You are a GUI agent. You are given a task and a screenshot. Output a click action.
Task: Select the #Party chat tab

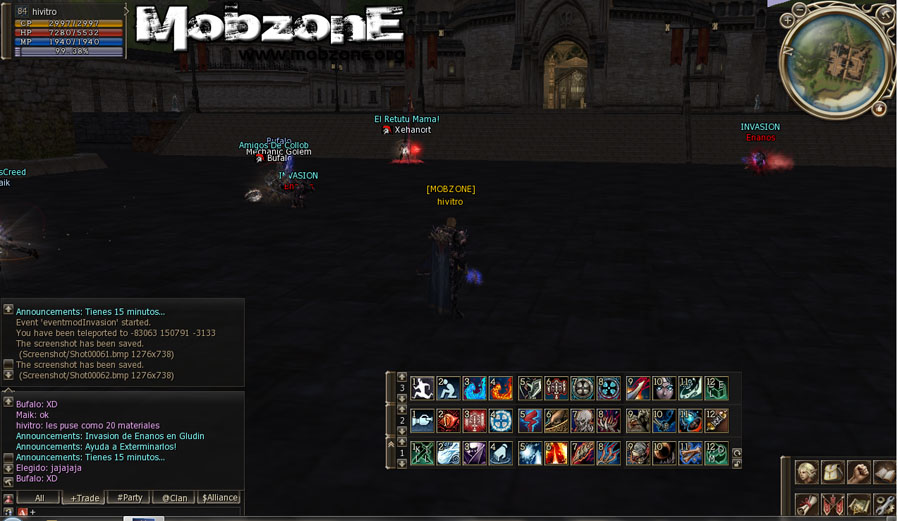coord(129,497)
